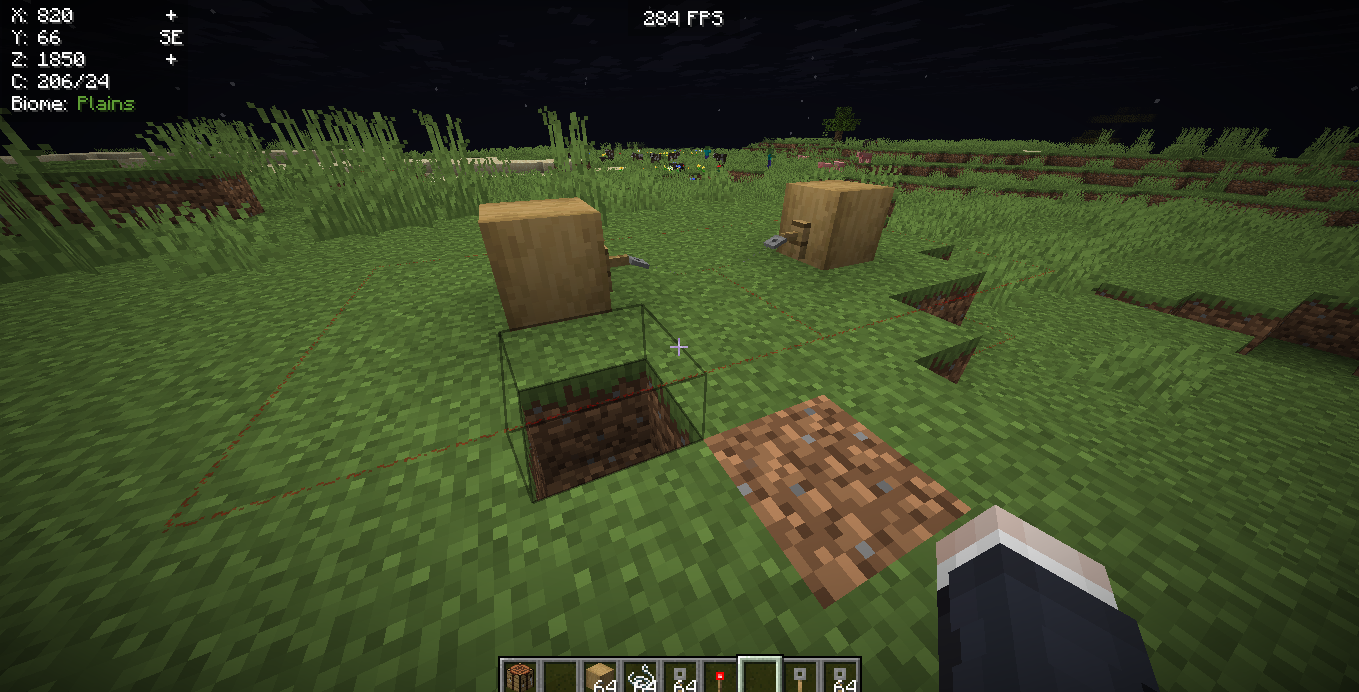Choose the string item in hotbar
The image size is (1359, 692).
coord(639,677)
